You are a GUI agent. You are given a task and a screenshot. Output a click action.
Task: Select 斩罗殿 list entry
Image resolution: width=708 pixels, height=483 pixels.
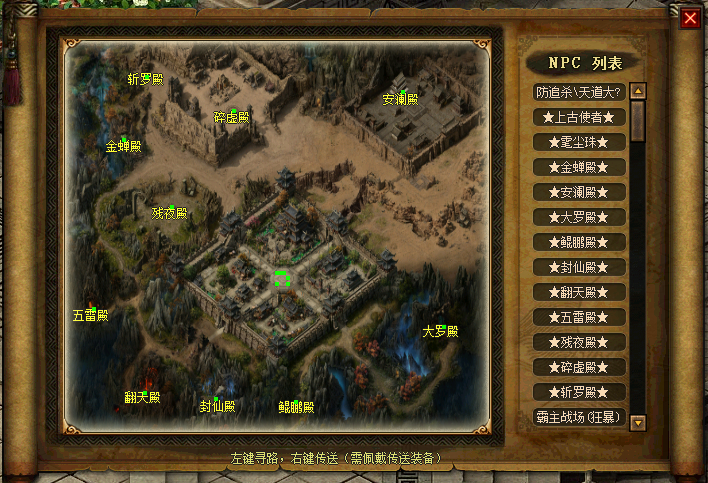[x=578, y=392]
